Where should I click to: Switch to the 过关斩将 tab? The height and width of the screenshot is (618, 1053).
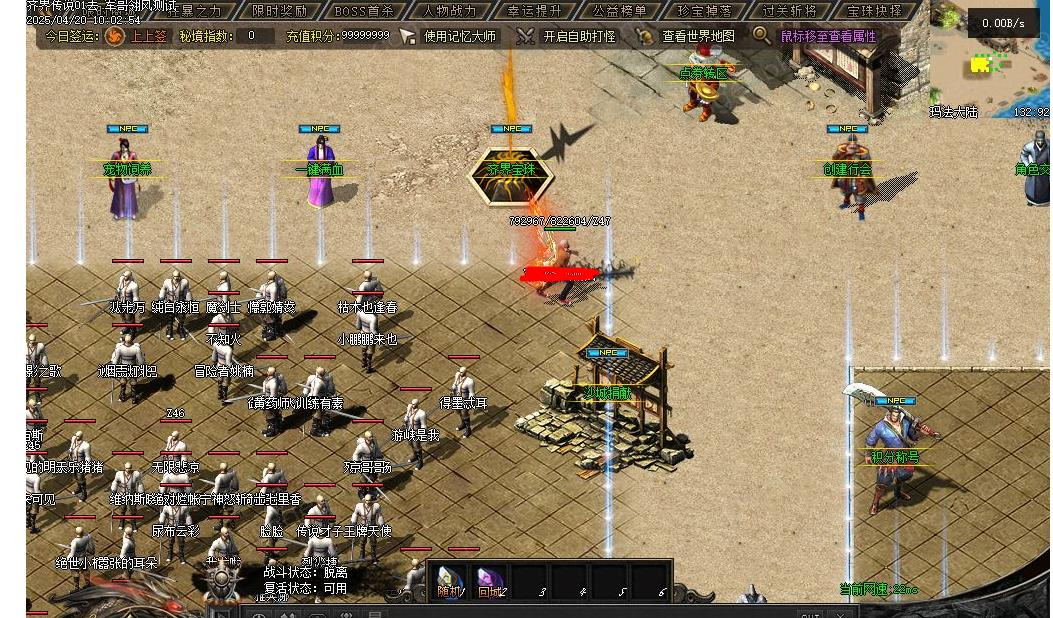(x=789, y=11)
